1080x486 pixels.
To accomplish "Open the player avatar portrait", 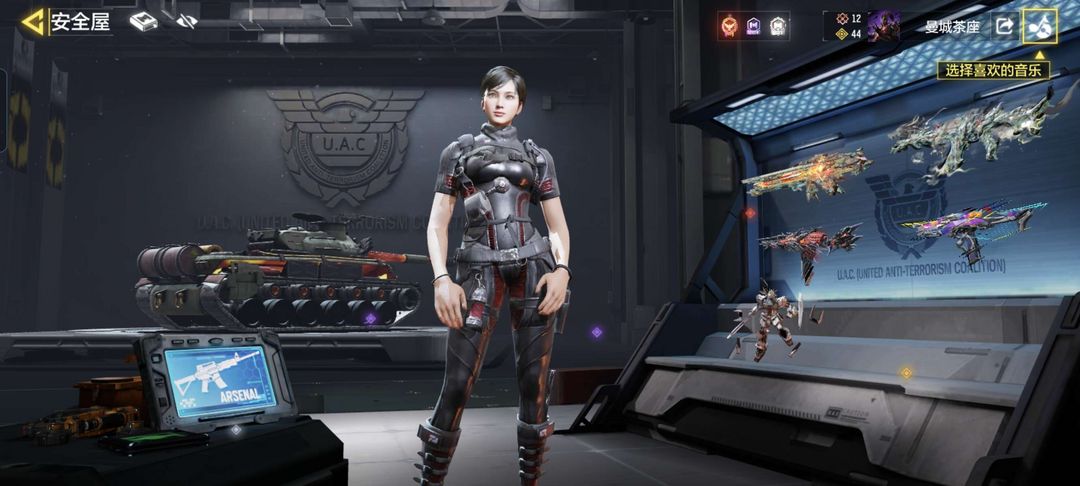I will point(883,26).
